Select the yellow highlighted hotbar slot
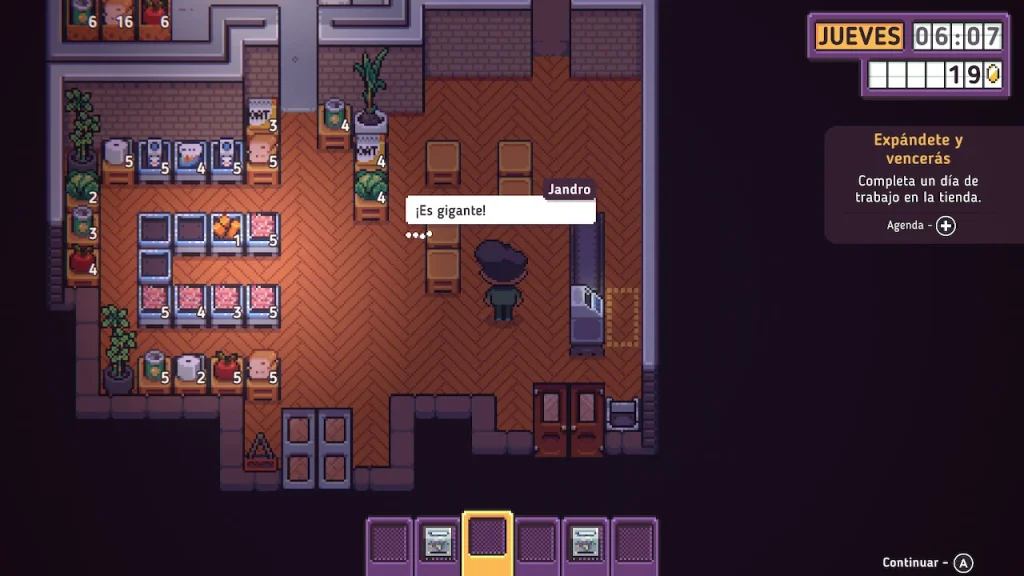 pyautogui.click(x=487, y=542)
